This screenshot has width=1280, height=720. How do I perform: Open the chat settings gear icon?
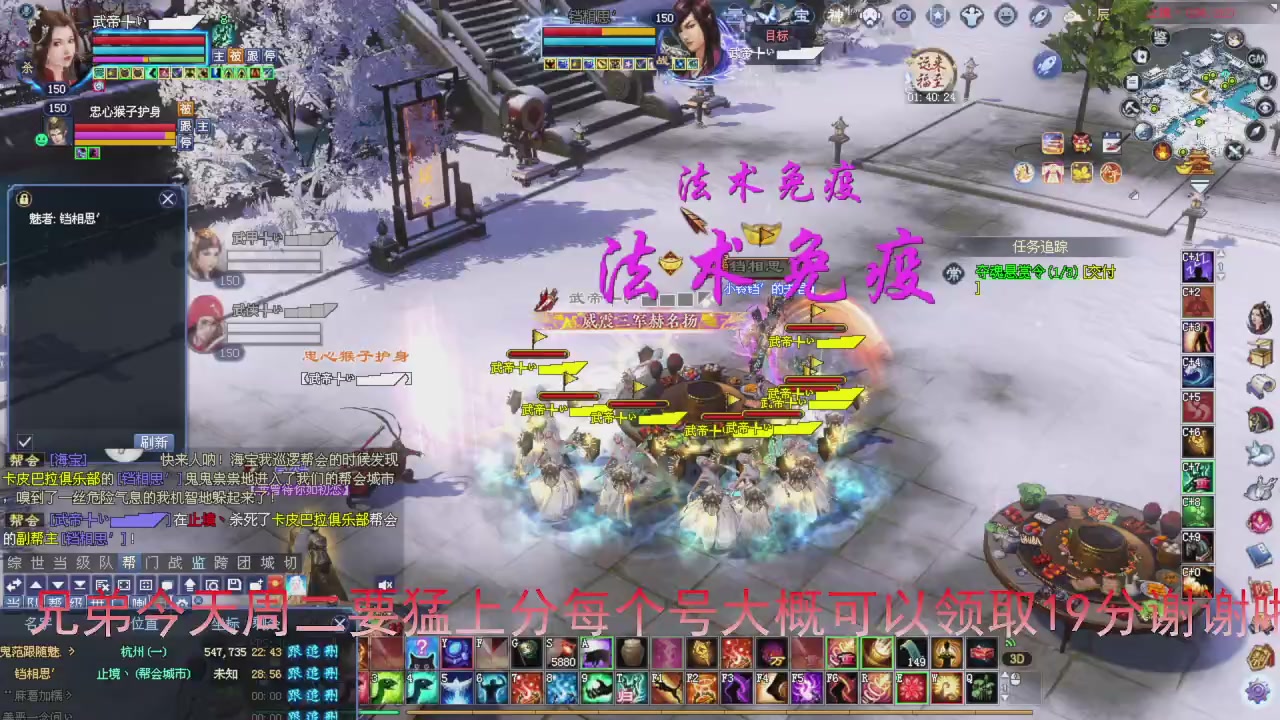pos(182,603)
